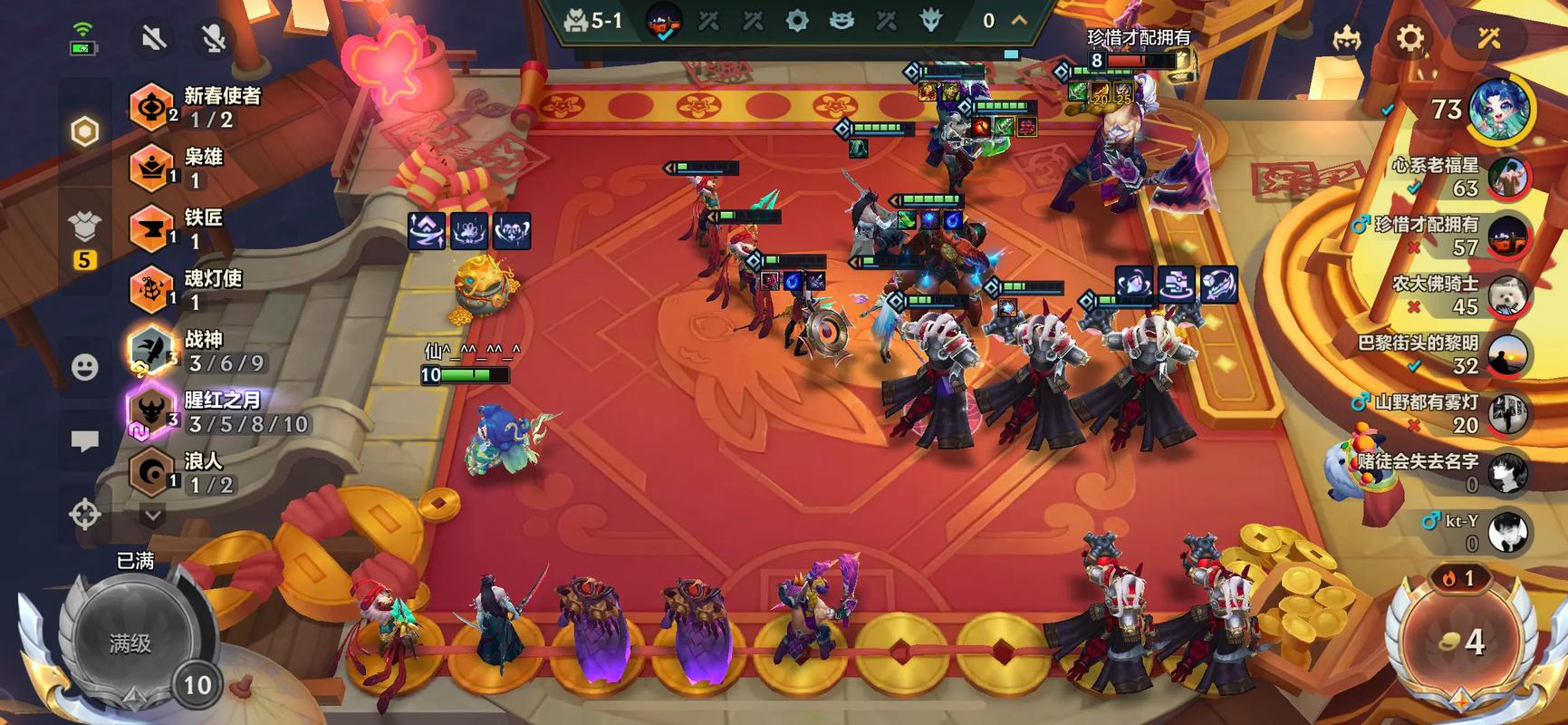Open the chat speech bubble
Viewport: 1568px width, 725px height.
point(85,441)
